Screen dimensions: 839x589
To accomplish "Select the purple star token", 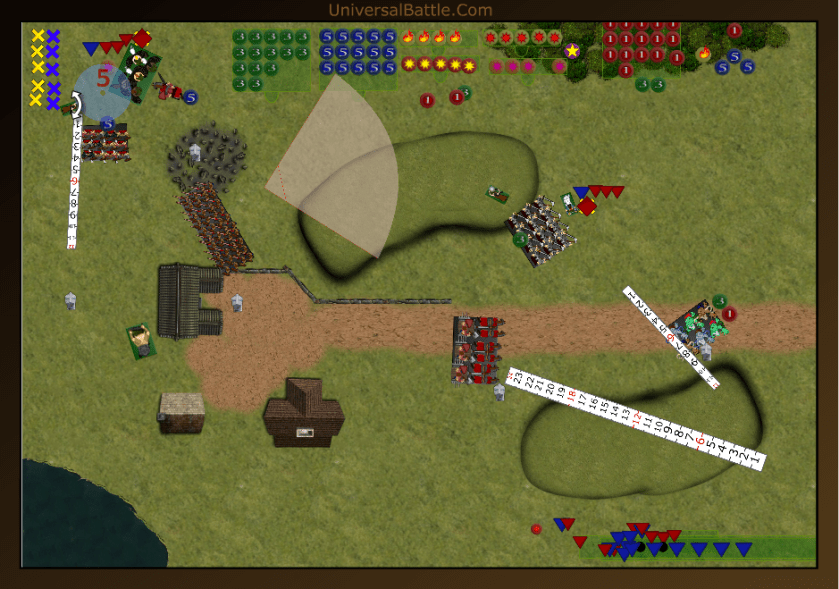I will (x=572, y=50).
